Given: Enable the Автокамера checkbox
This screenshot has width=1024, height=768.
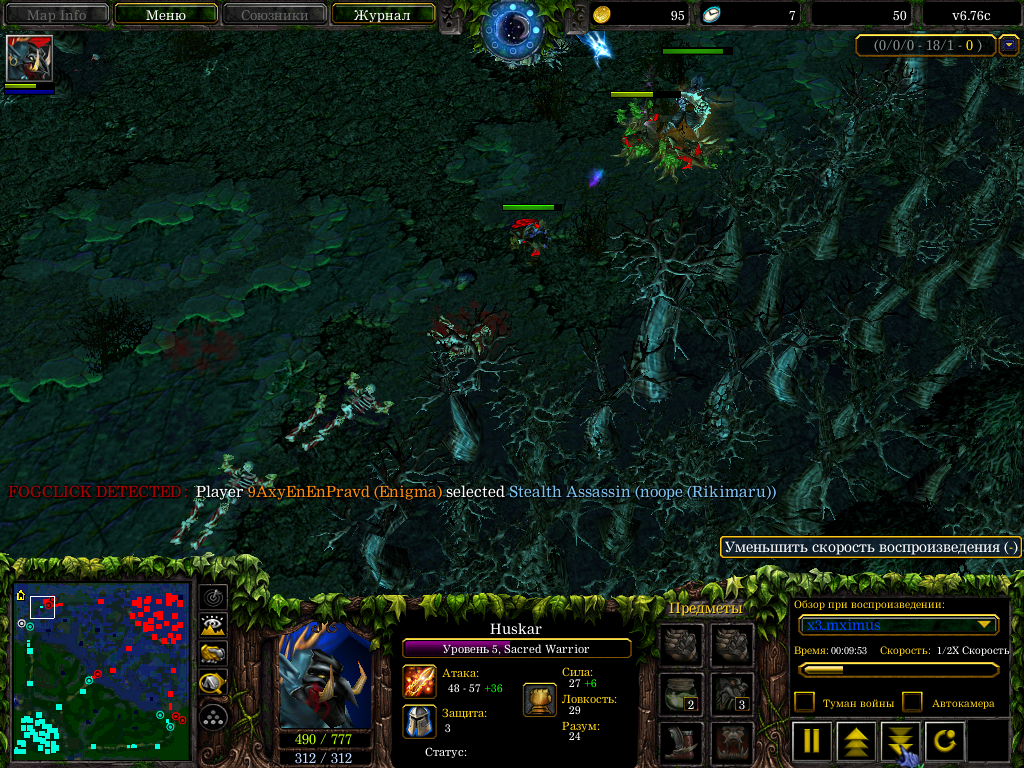Looking at the screenshot, I should pyautogui.click(x=912, y=702).
